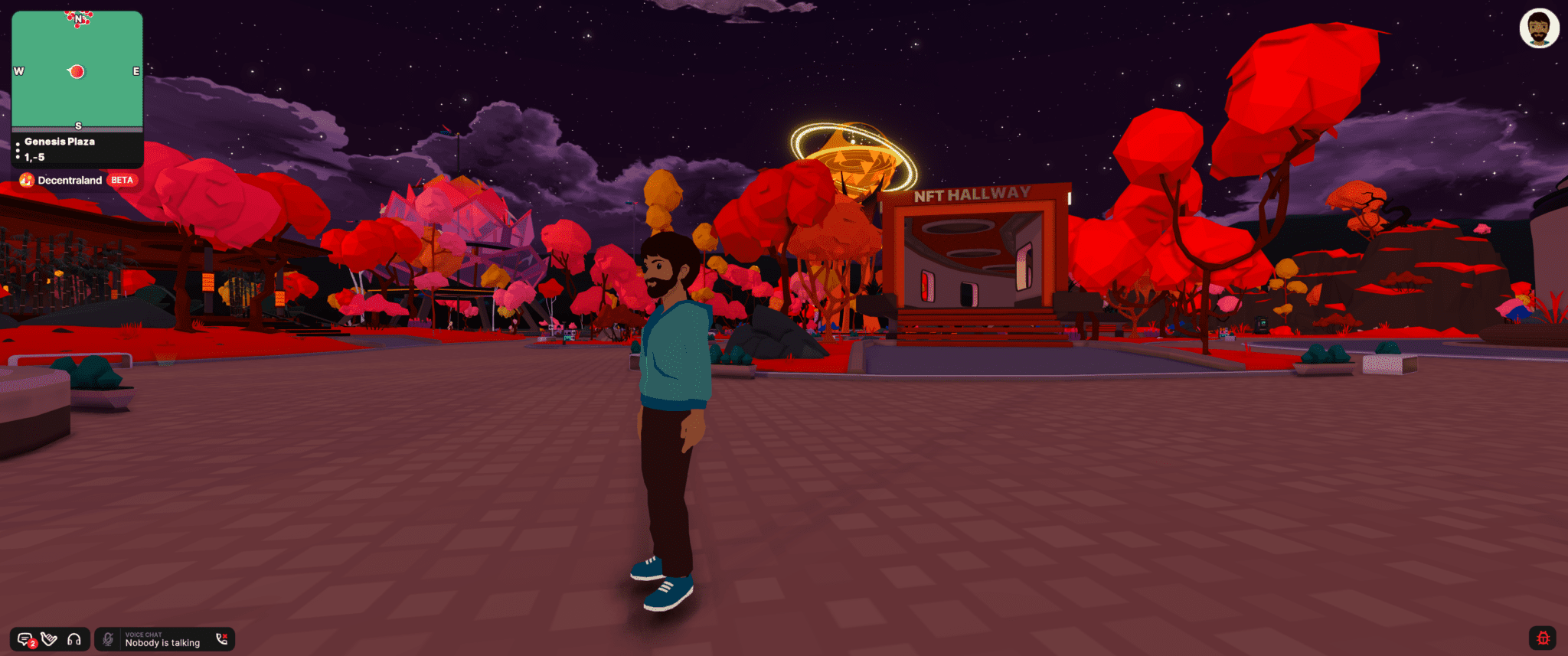Toggle the muted microphone
Screen dimensions: 1568x656
(108, 639)
